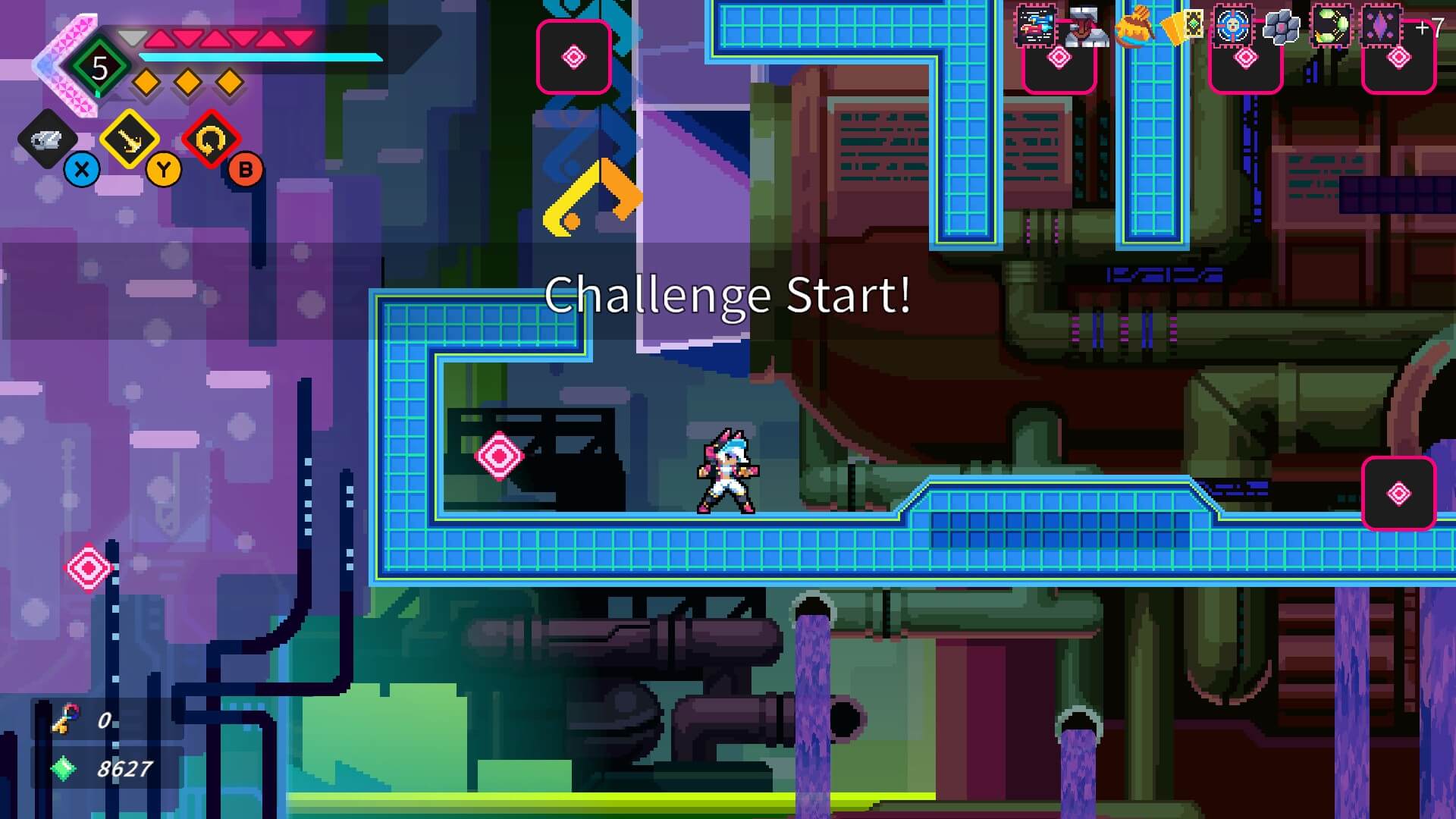Image resolution: width=1456 pixels, height=819 pixels.
Task: Inspect the blue and red ships chip
Action: click(1036, 27)
